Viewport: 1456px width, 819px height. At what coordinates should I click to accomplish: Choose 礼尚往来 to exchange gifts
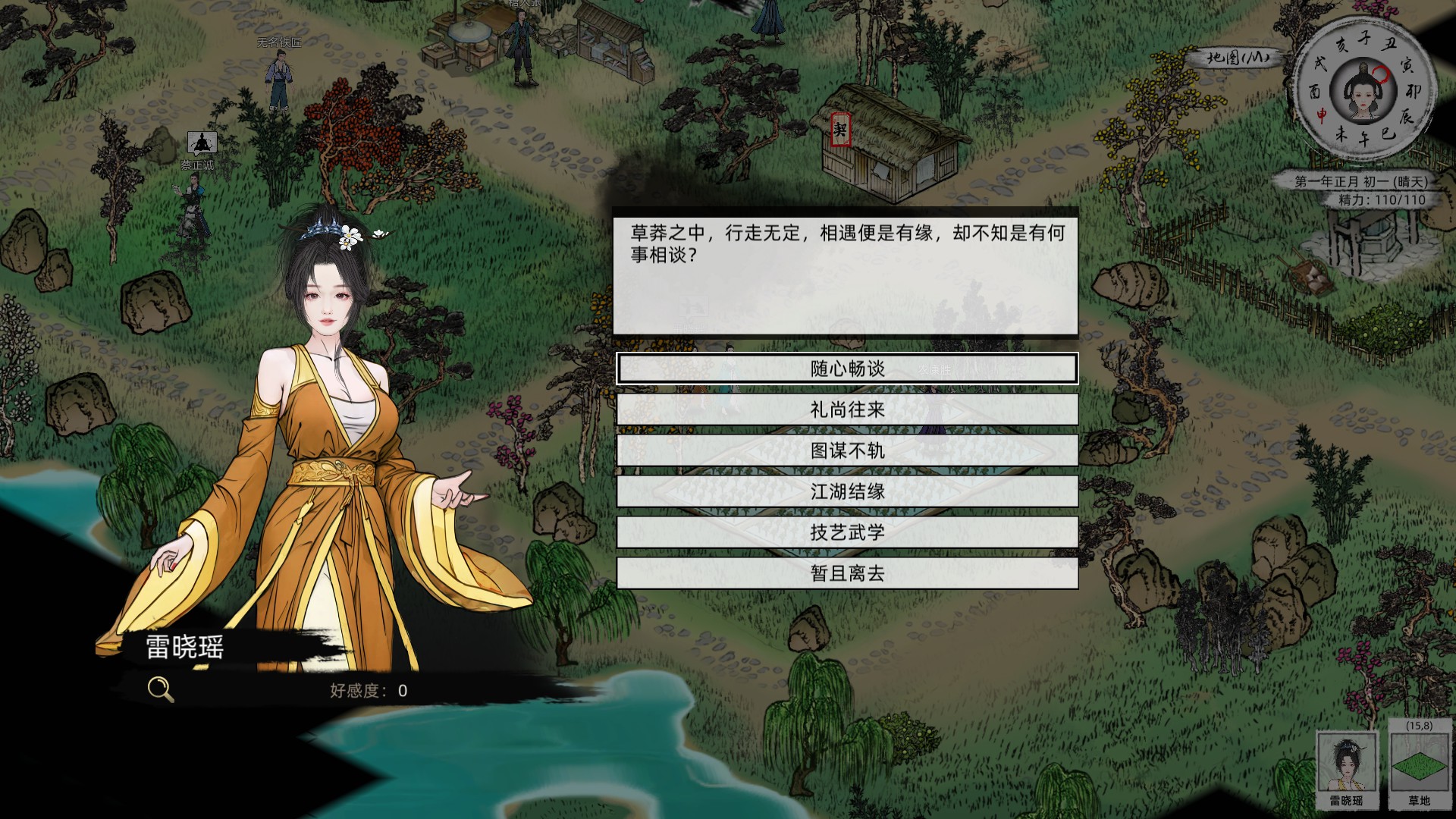click(x=849, y=411)
